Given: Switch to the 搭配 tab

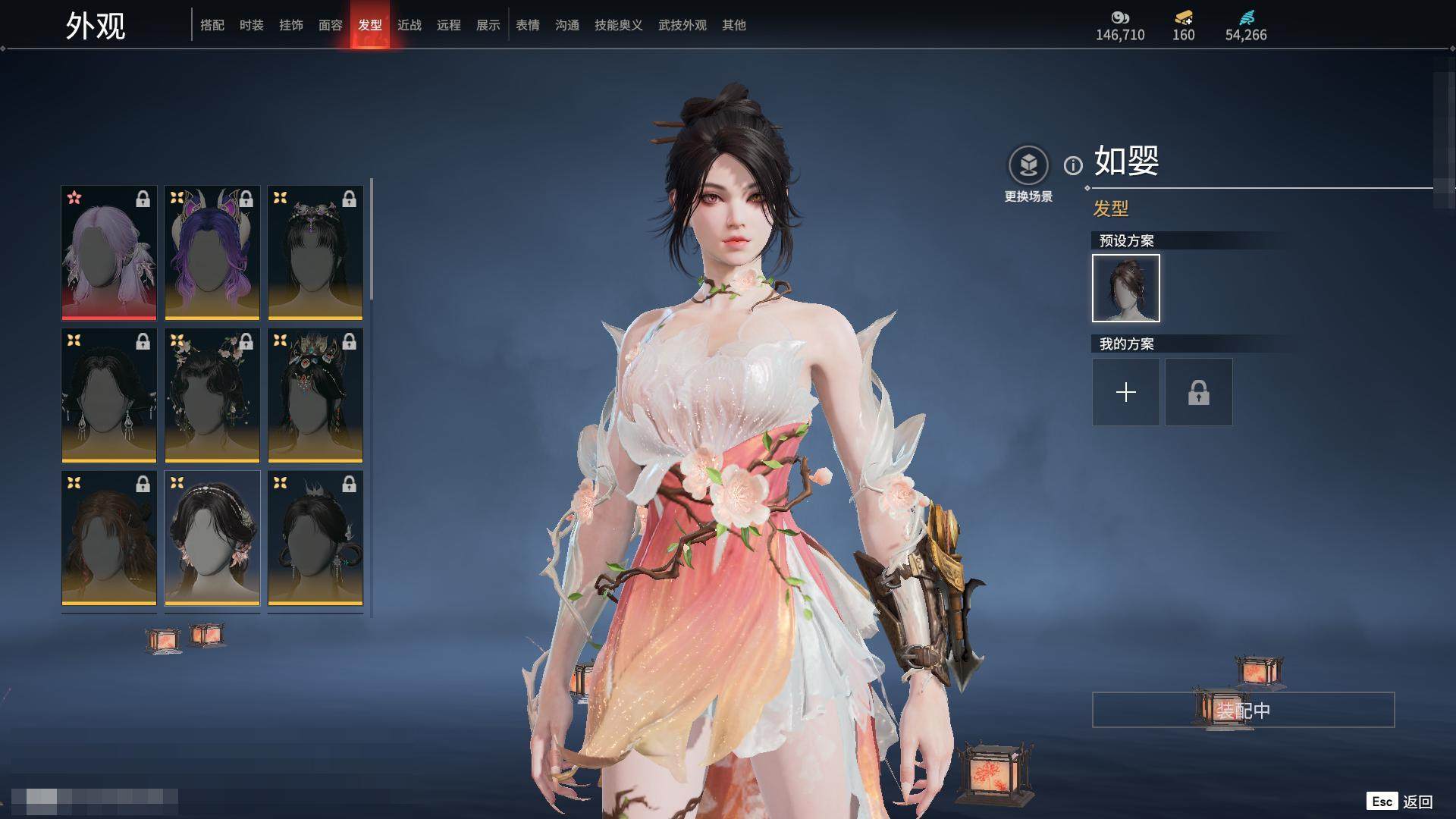Looking at the screenshot, I should pyautogui.click(x=212, y=25).
